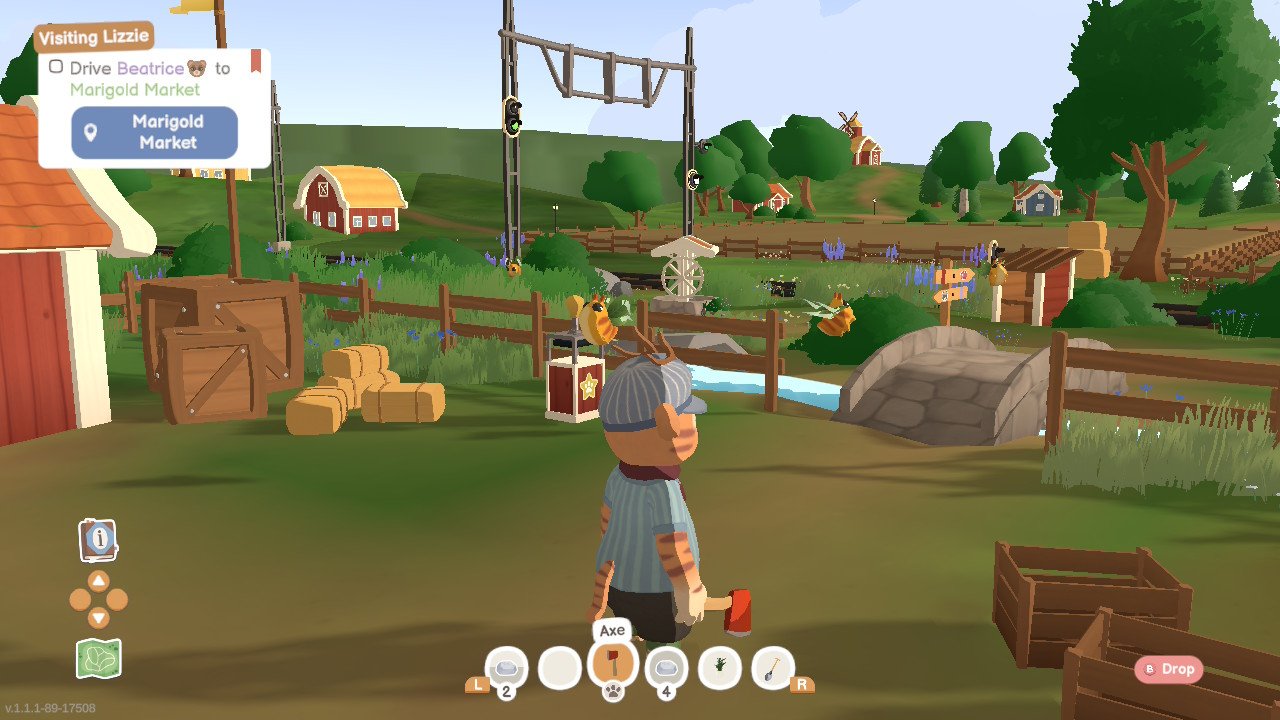Open the green world map icon
The width and height of the screenshot is (1280, 720).
click(x=98, y=658)
